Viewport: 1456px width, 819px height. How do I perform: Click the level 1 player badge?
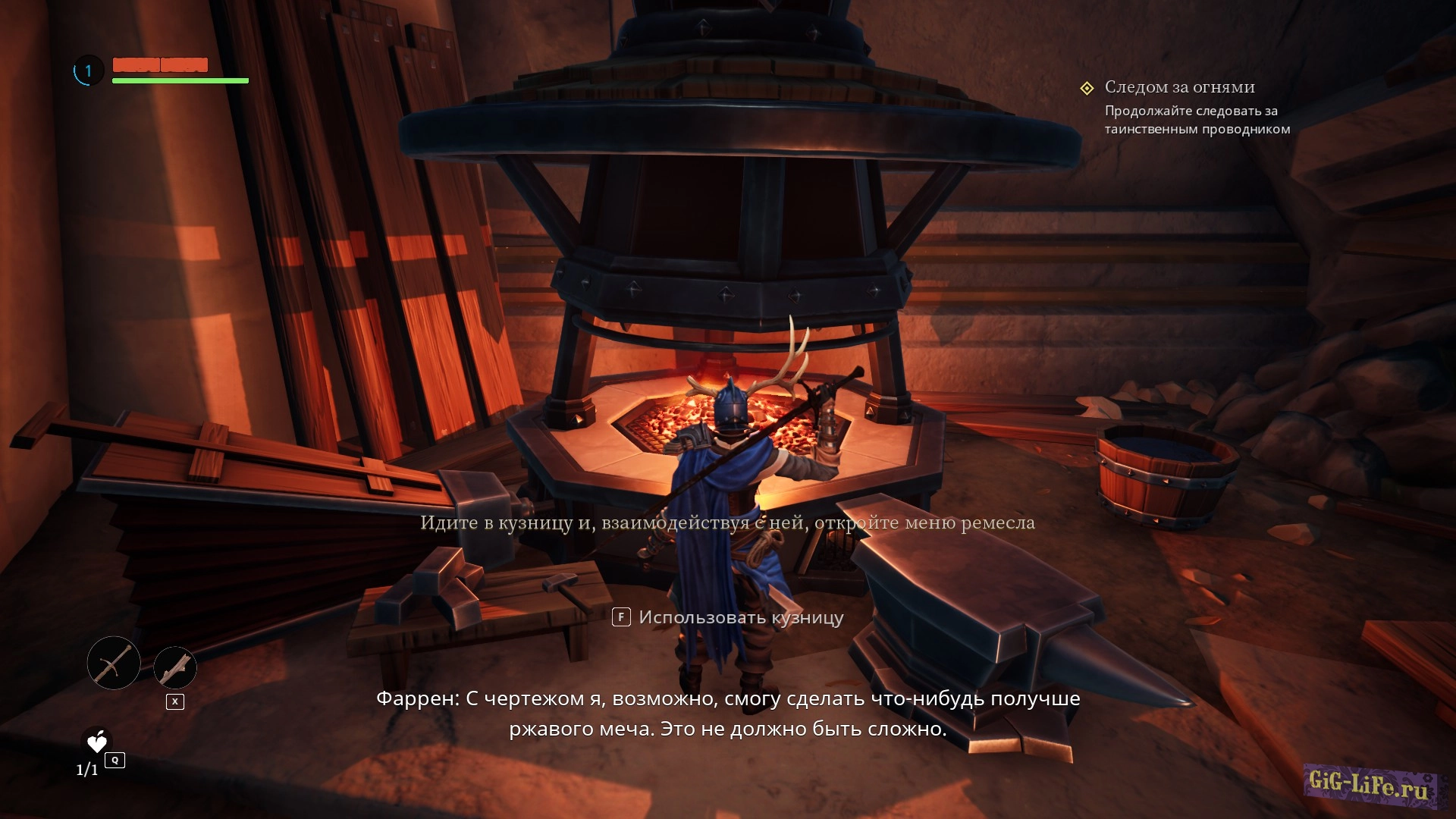tap(88, 71)
